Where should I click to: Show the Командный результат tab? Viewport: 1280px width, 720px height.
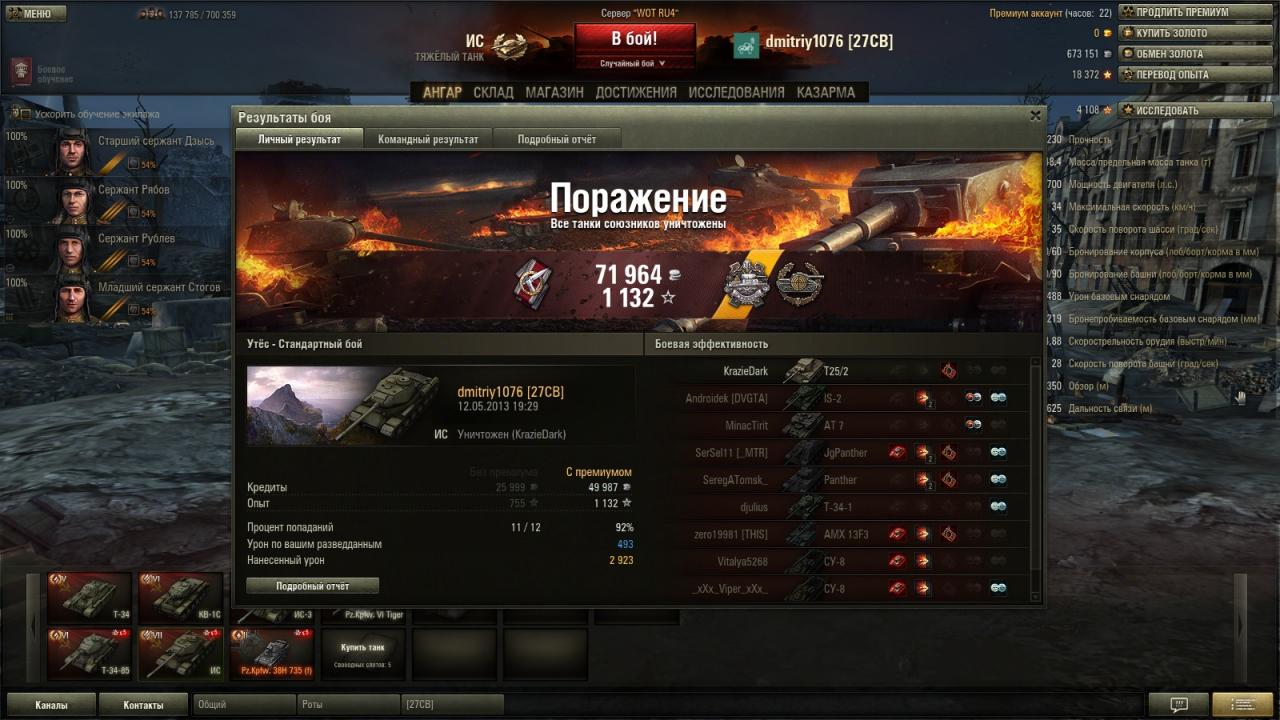428,139
